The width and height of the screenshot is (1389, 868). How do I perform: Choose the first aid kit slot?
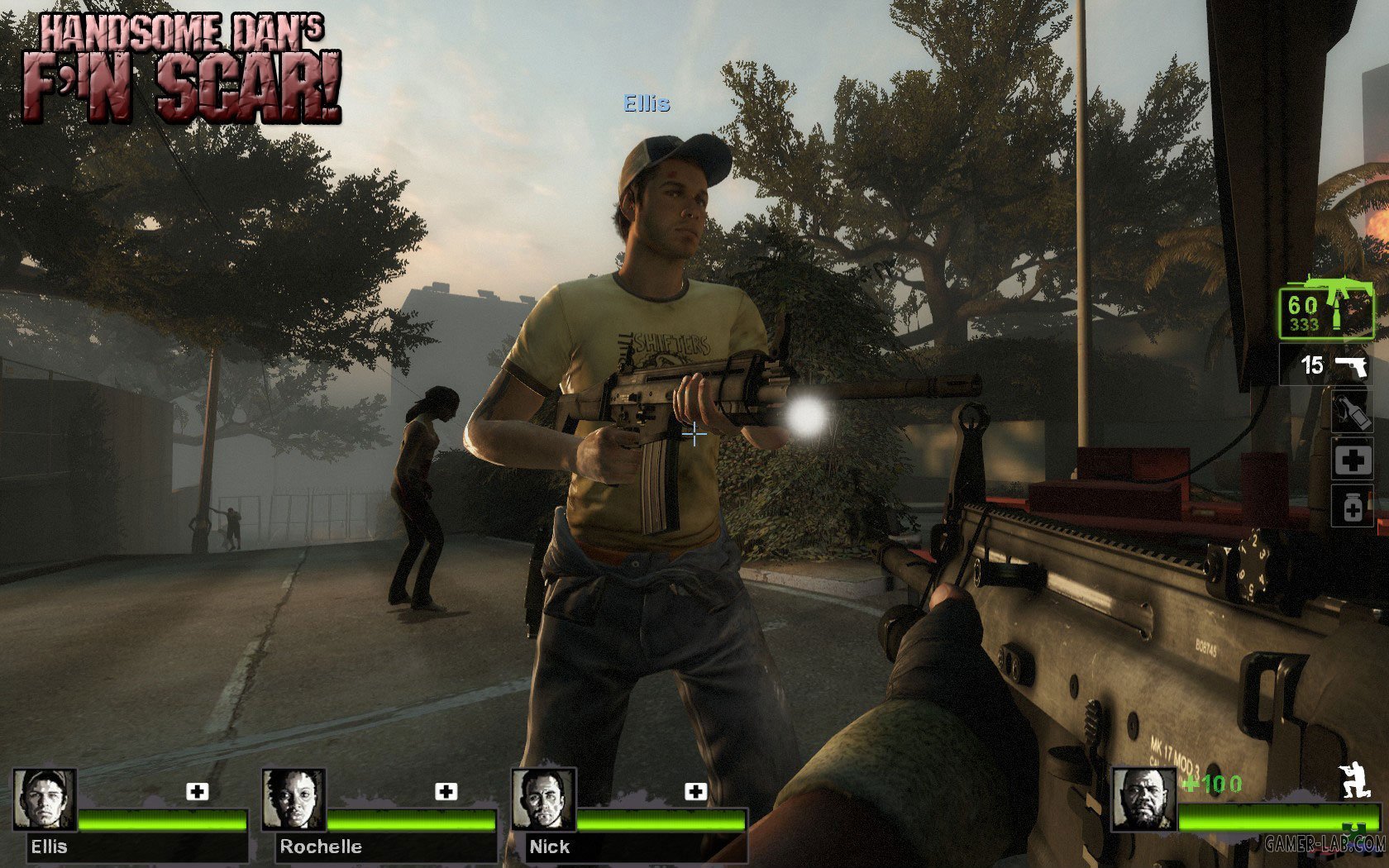coord(1352,460)
